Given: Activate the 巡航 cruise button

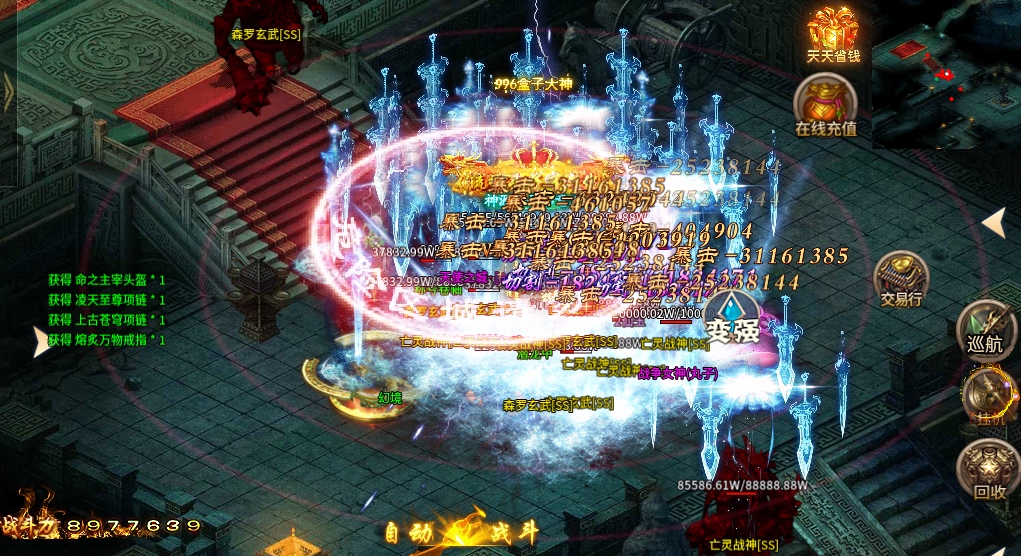Looking at the screenshot, I should [985, 328].
